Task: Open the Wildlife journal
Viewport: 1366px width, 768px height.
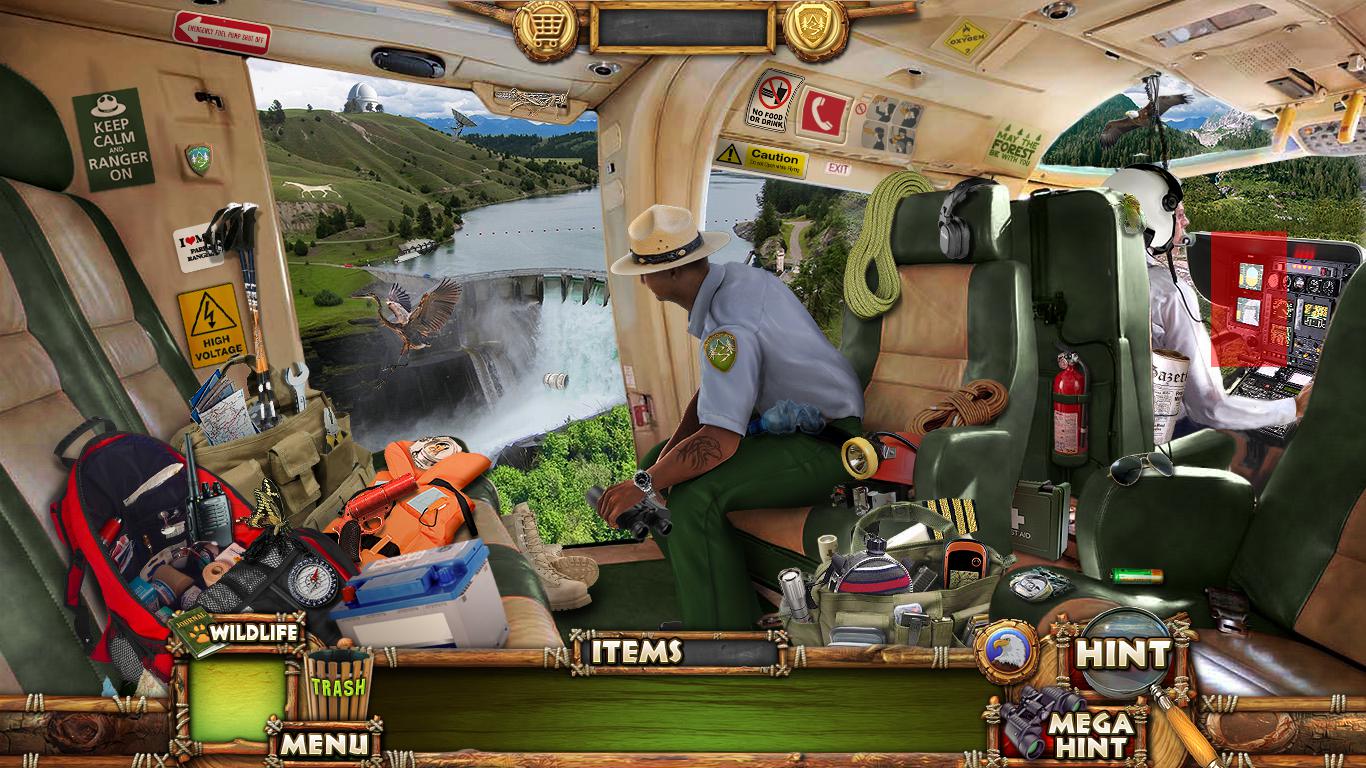Action: 238,632
